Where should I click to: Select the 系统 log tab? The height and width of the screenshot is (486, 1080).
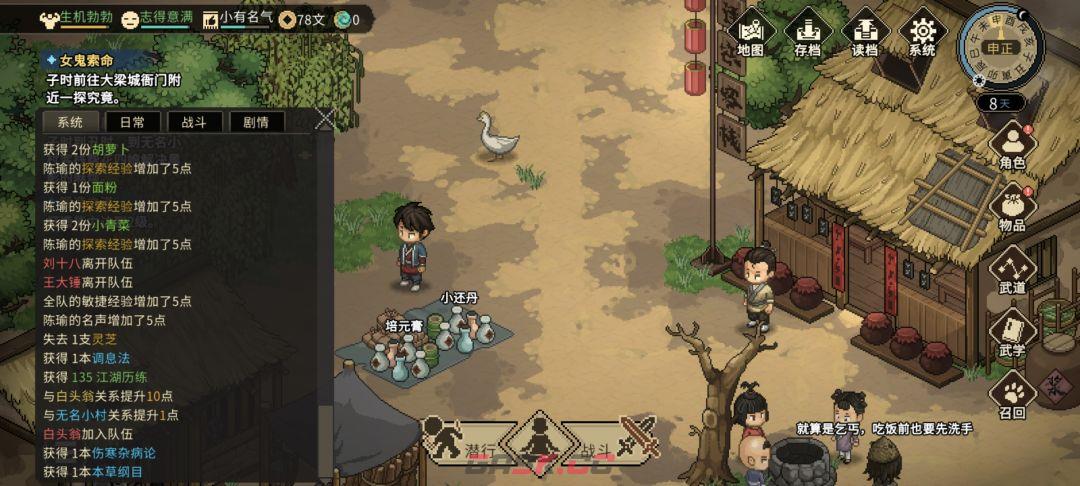[x=71, y=122]
